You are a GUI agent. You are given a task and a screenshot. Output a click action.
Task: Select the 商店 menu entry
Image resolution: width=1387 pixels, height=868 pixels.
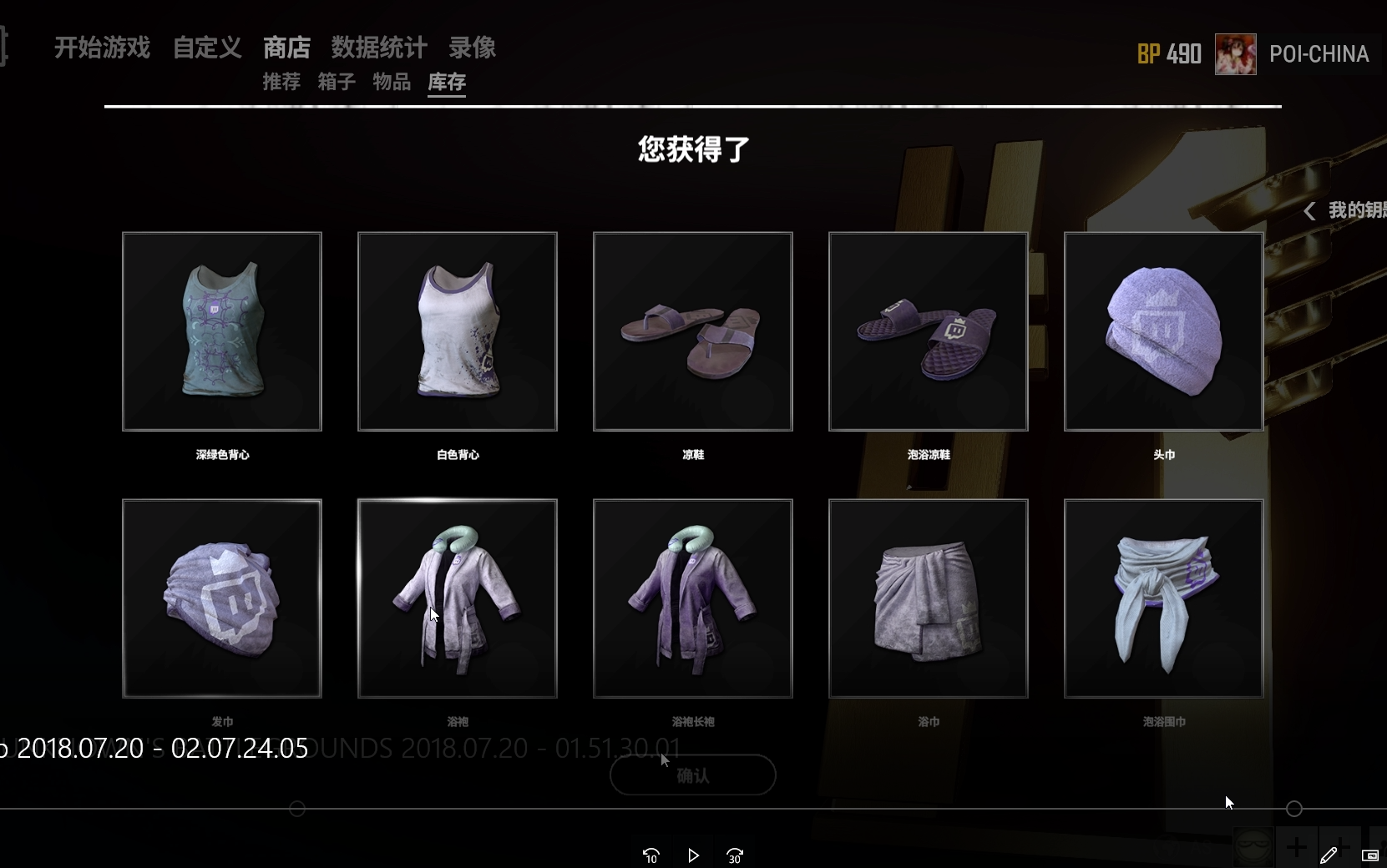point(286,48)
